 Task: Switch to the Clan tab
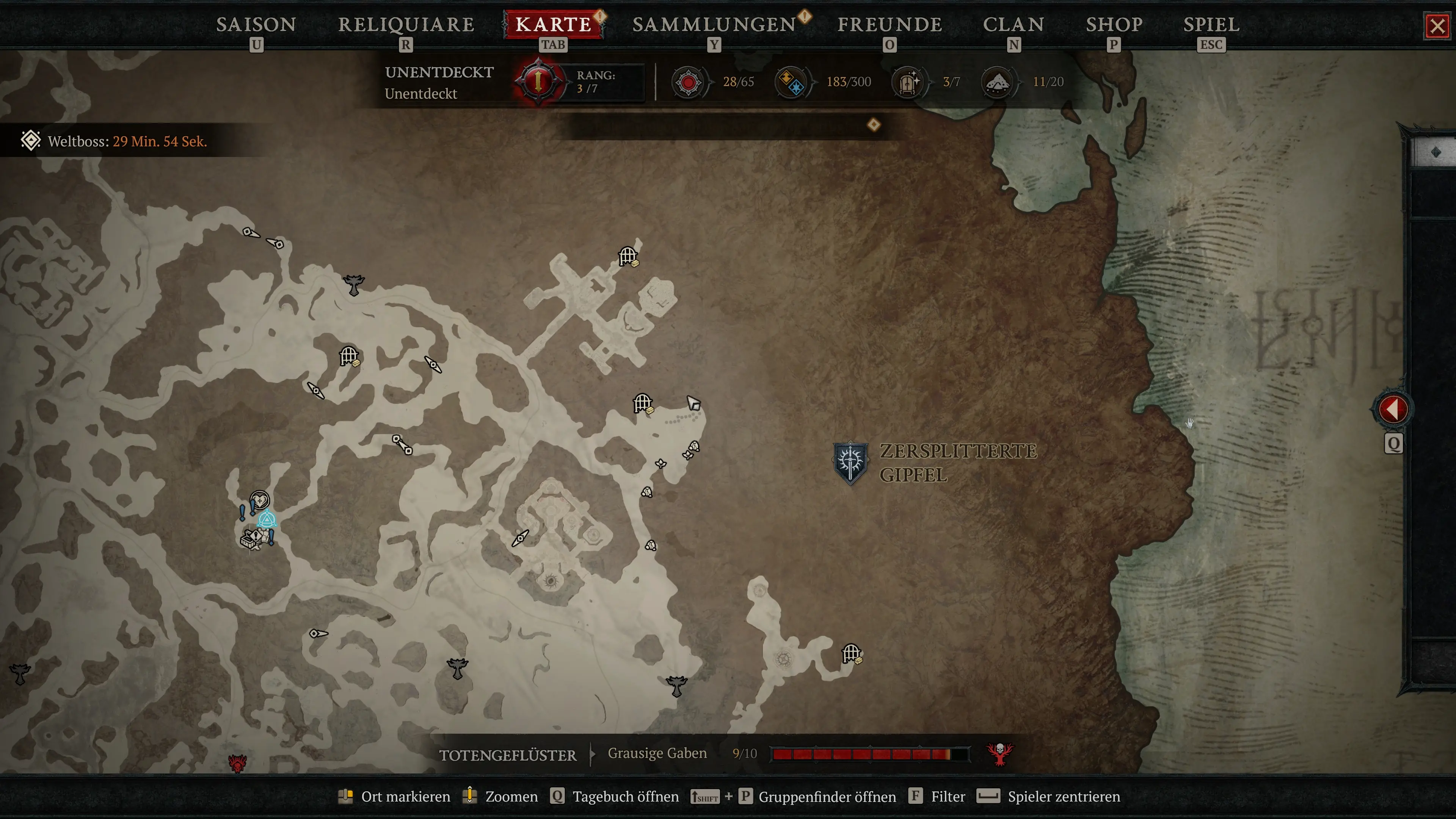(x=1014, y=25)
